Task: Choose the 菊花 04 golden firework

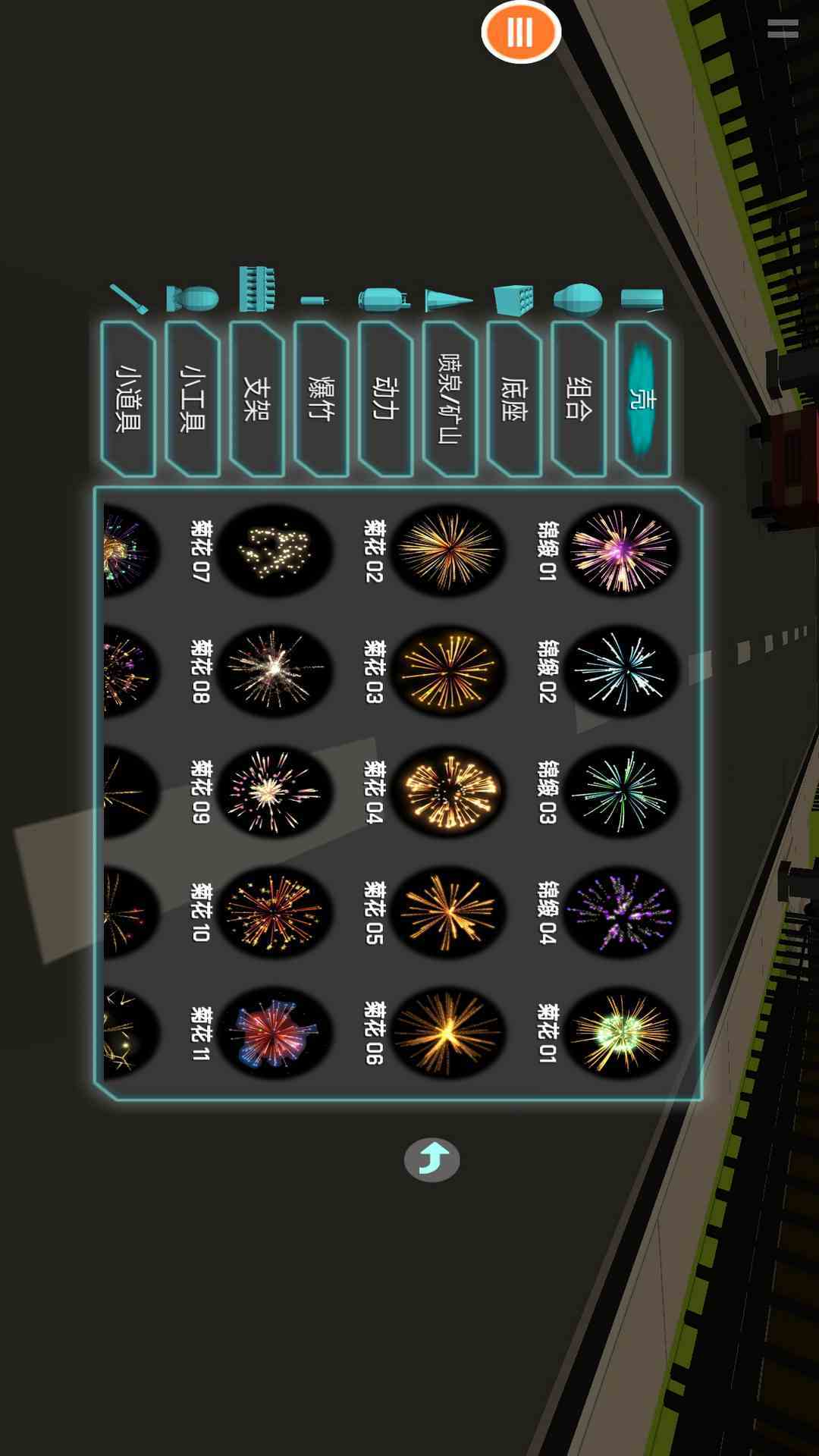Action: (x=447, y=792)
